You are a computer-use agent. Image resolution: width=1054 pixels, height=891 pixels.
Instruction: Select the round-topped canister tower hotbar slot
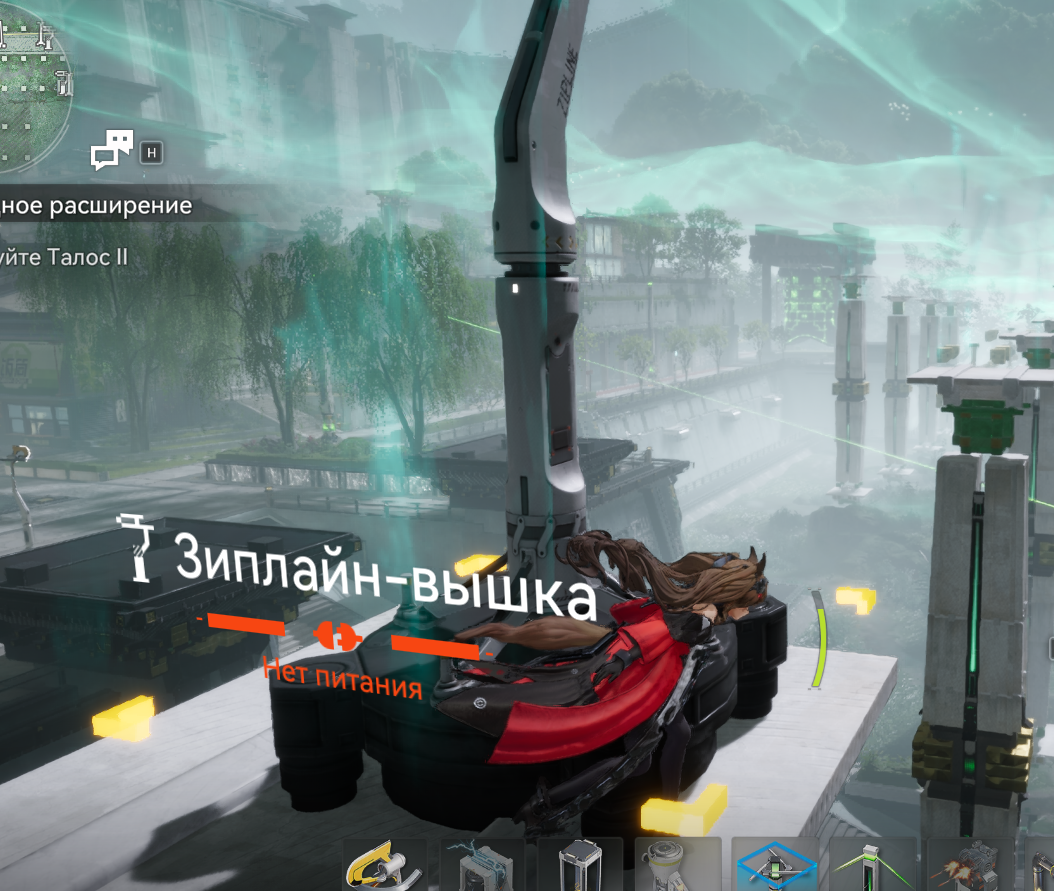[x=676, y=866]
